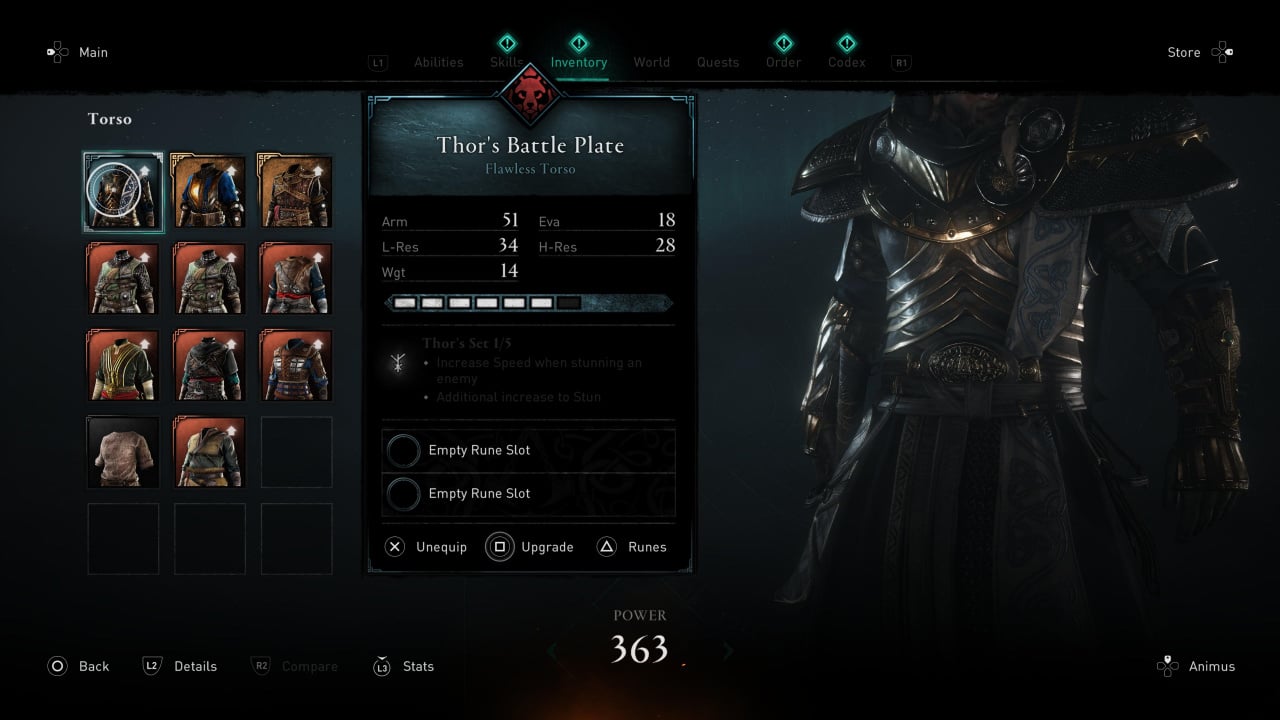Select the brown and blue plated armor
This screenshot has width=1280, height=720.
(296, 365)
